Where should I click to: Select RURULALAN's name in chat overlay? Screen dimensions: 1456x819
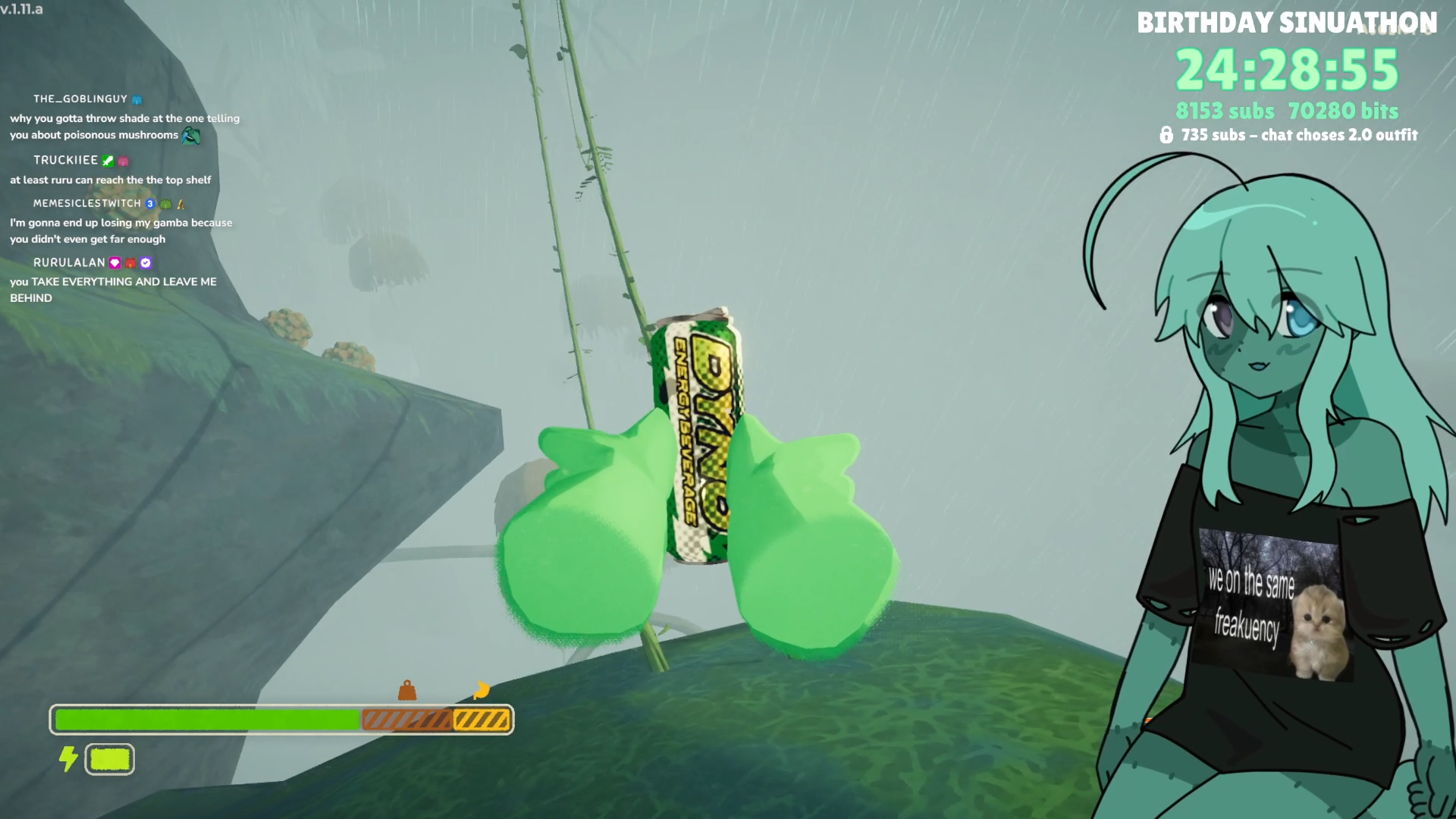[x=69, y=262]
